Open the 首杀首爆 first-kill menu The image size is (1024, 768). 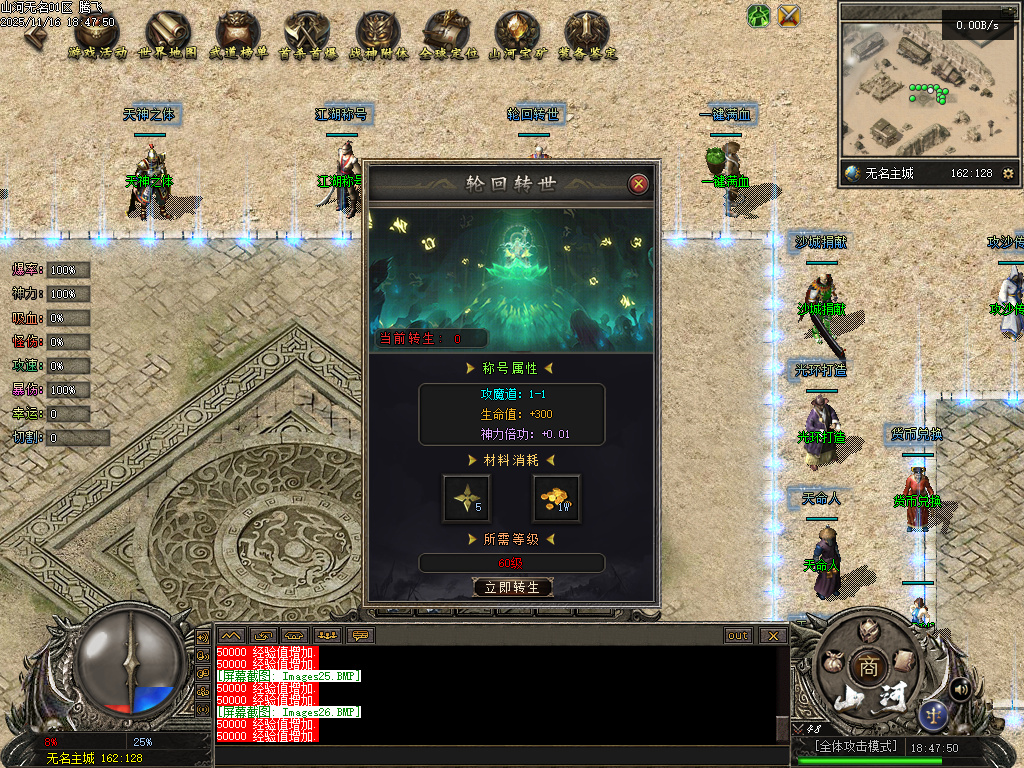coord(308,36)
